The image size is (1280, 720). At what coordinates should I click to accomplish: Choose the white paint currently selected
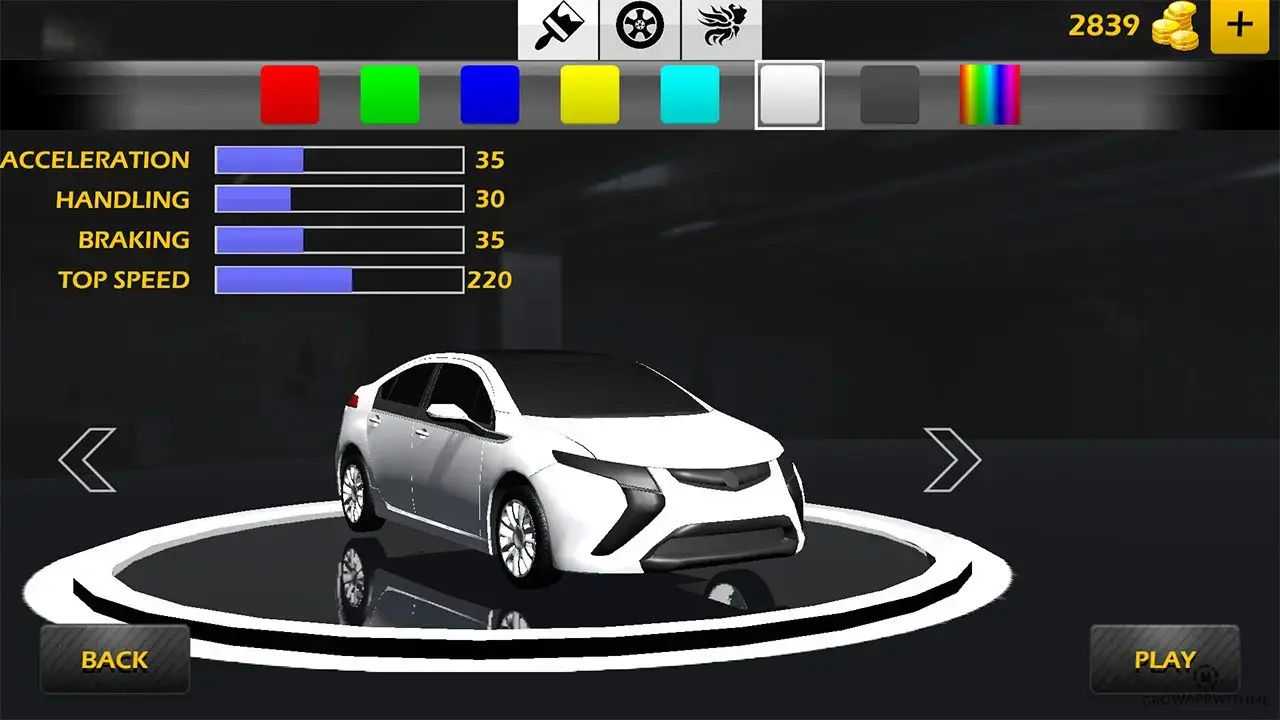coord(789,95)
